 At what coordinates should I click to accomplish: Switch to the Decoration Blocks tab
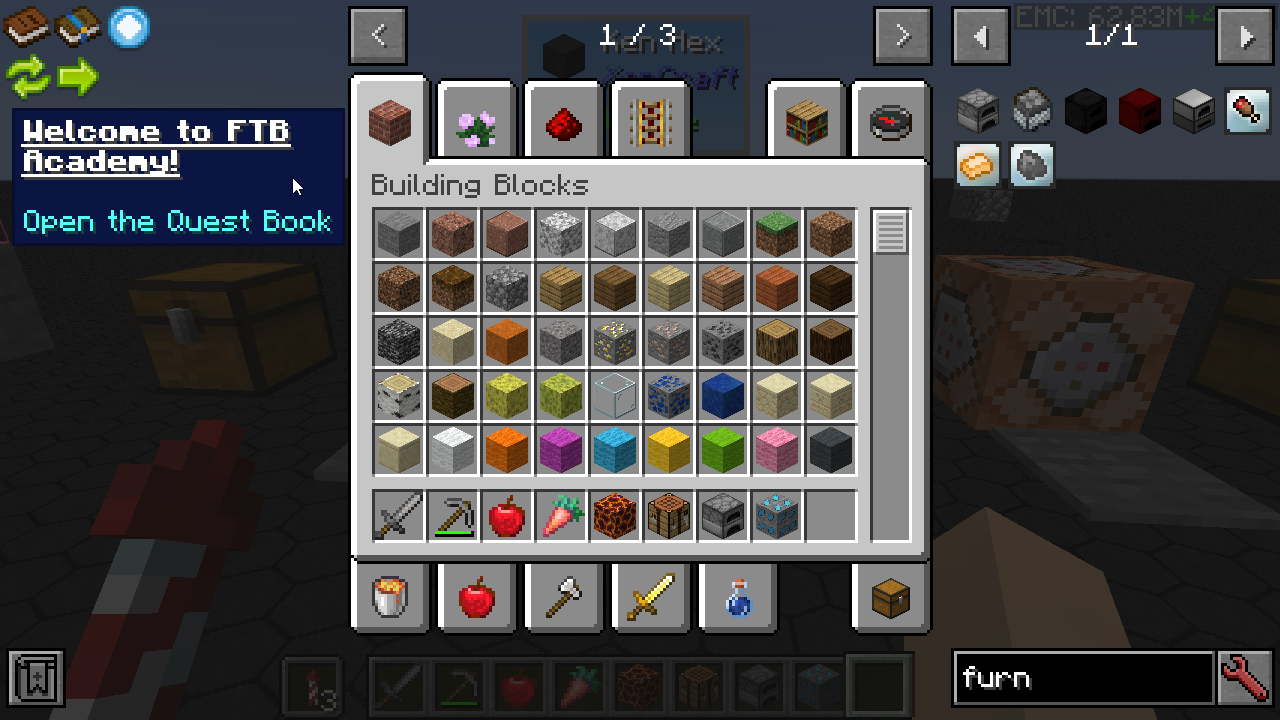[x=477, y=123]
